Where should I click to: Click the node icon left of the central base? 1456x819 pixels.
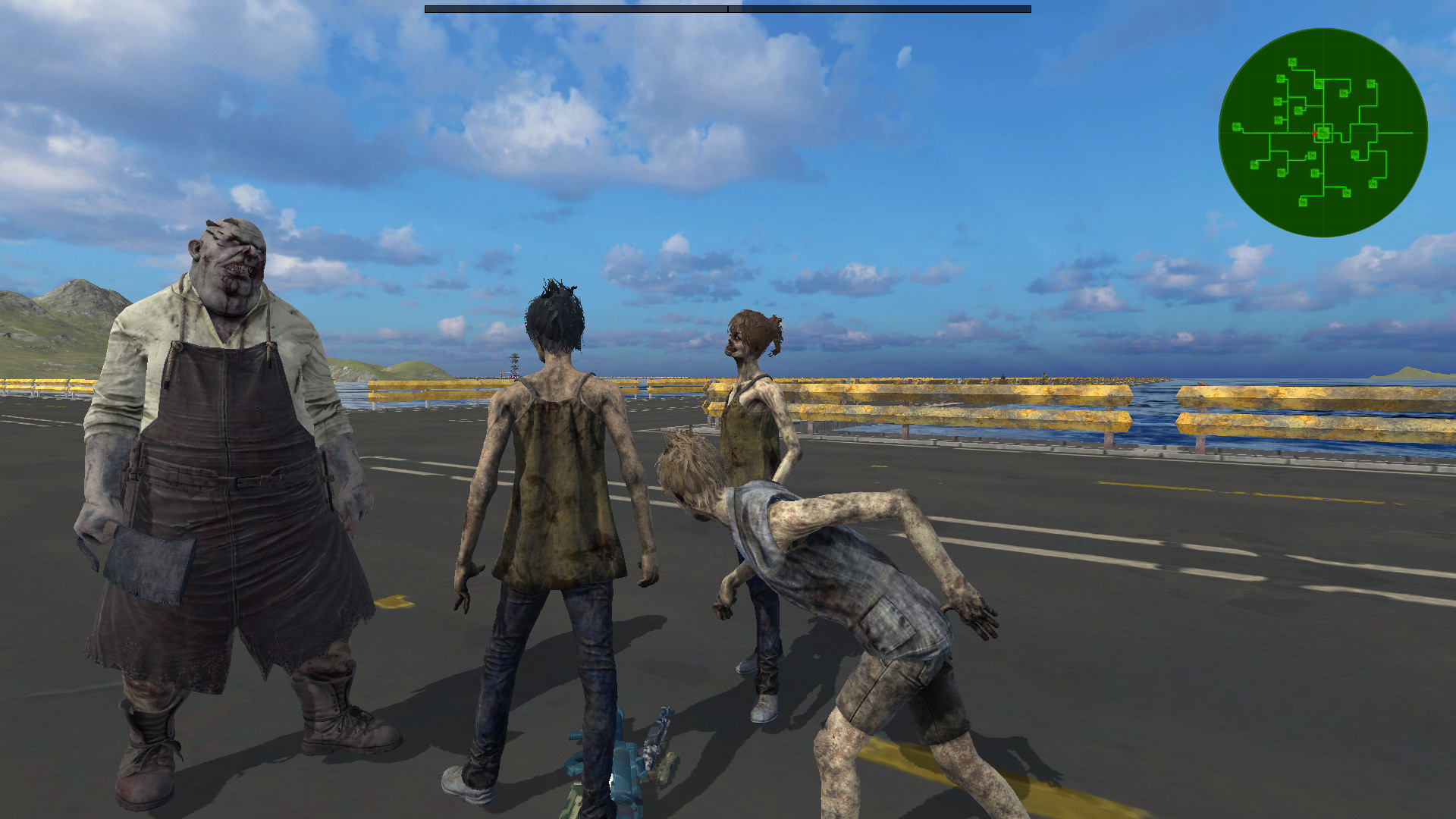pyautogui.click(x=1278, y=119)
